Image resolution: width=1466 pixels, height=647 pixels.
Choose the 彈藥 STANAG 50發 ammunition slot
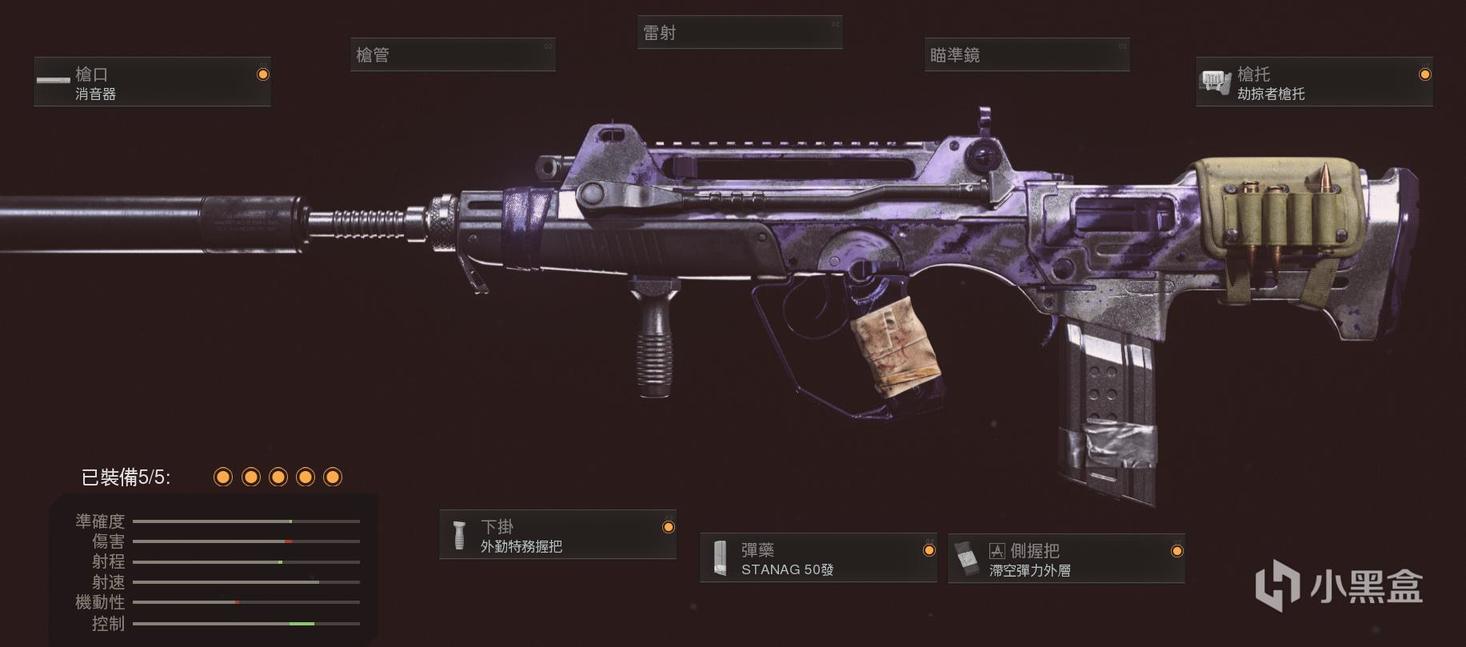818,559
